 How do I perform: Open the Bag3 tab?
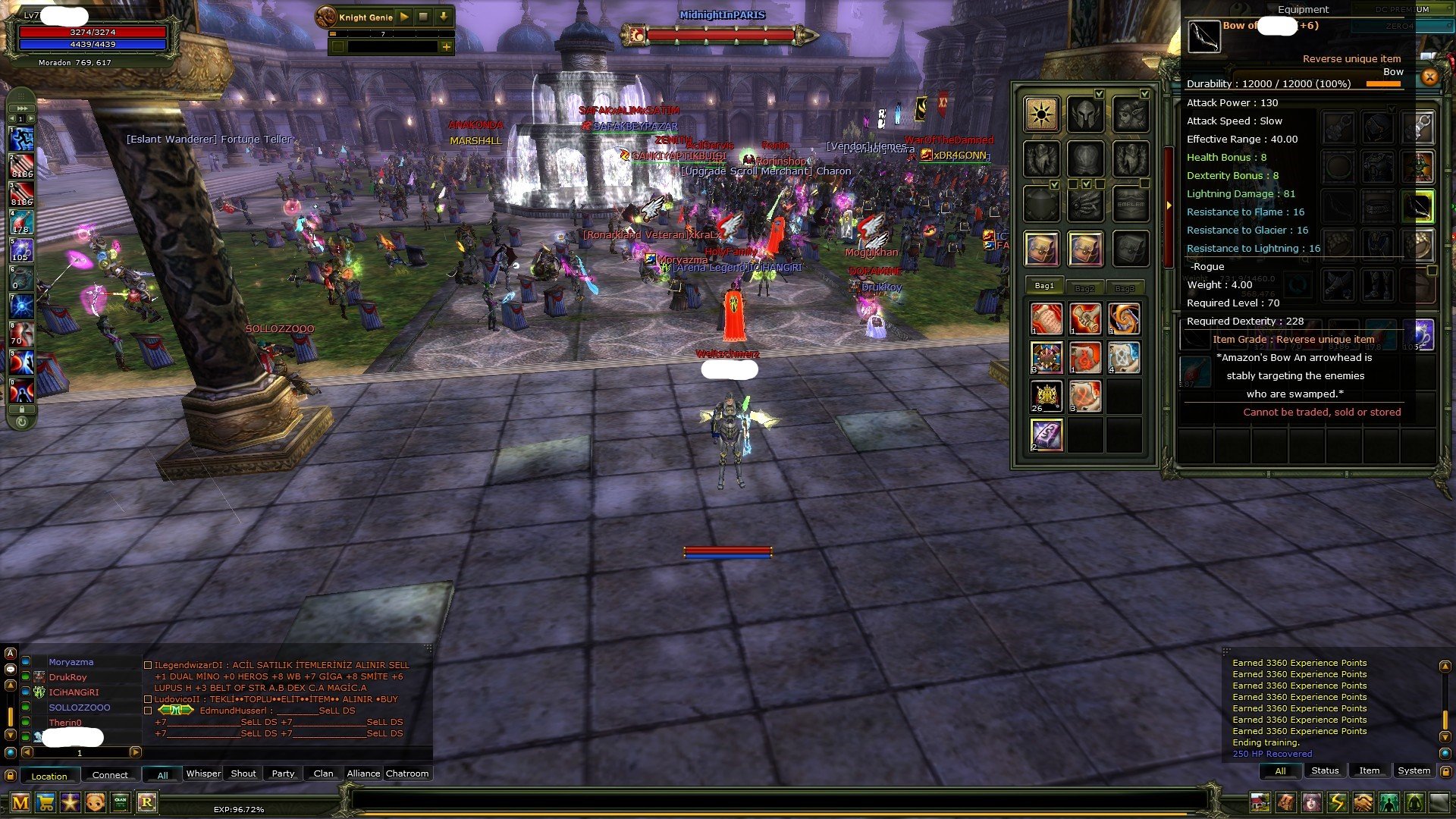(1125, 287)
